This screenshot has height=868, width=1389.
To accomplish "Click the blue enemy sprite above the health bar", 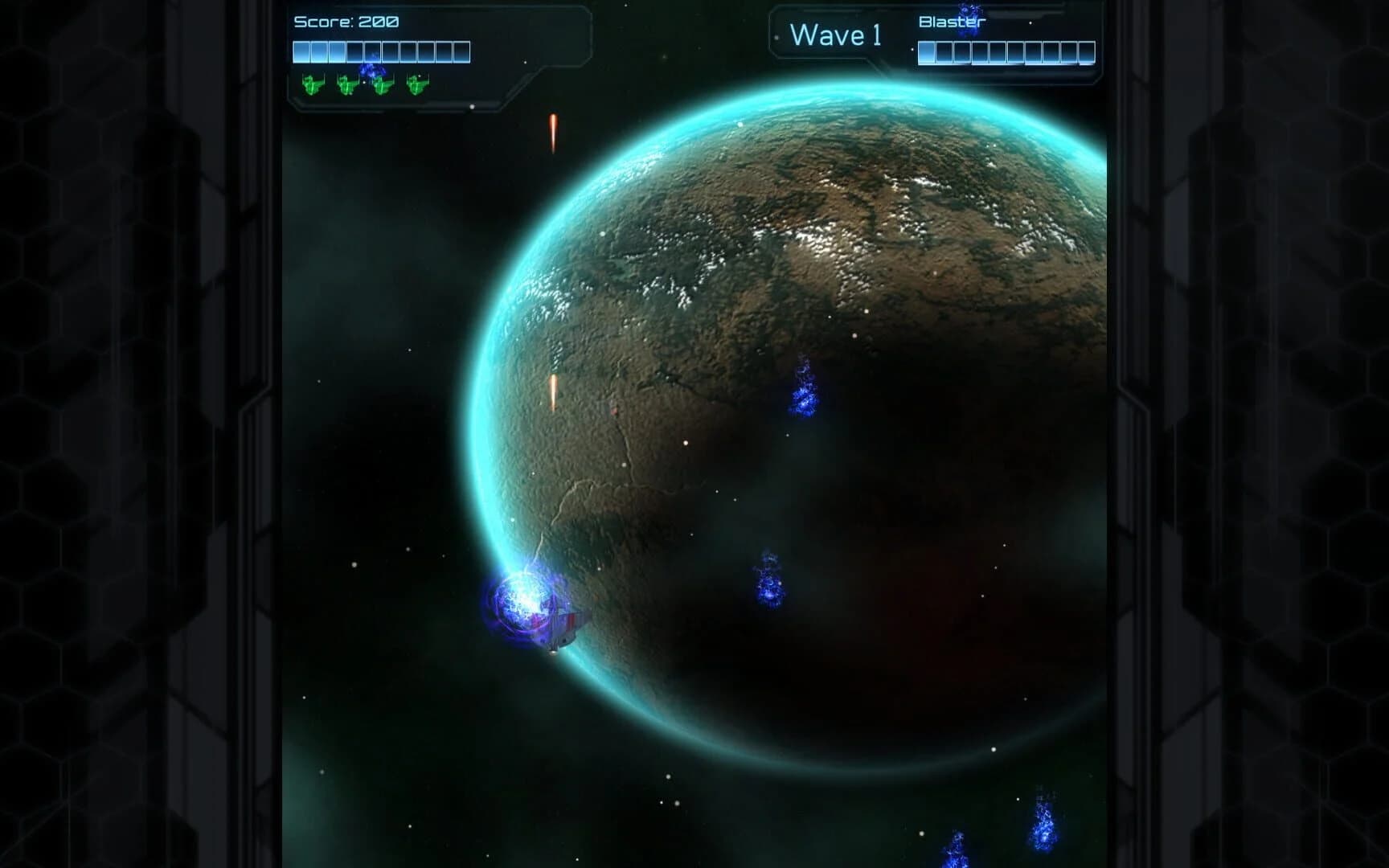I will [x=371, y=71].
